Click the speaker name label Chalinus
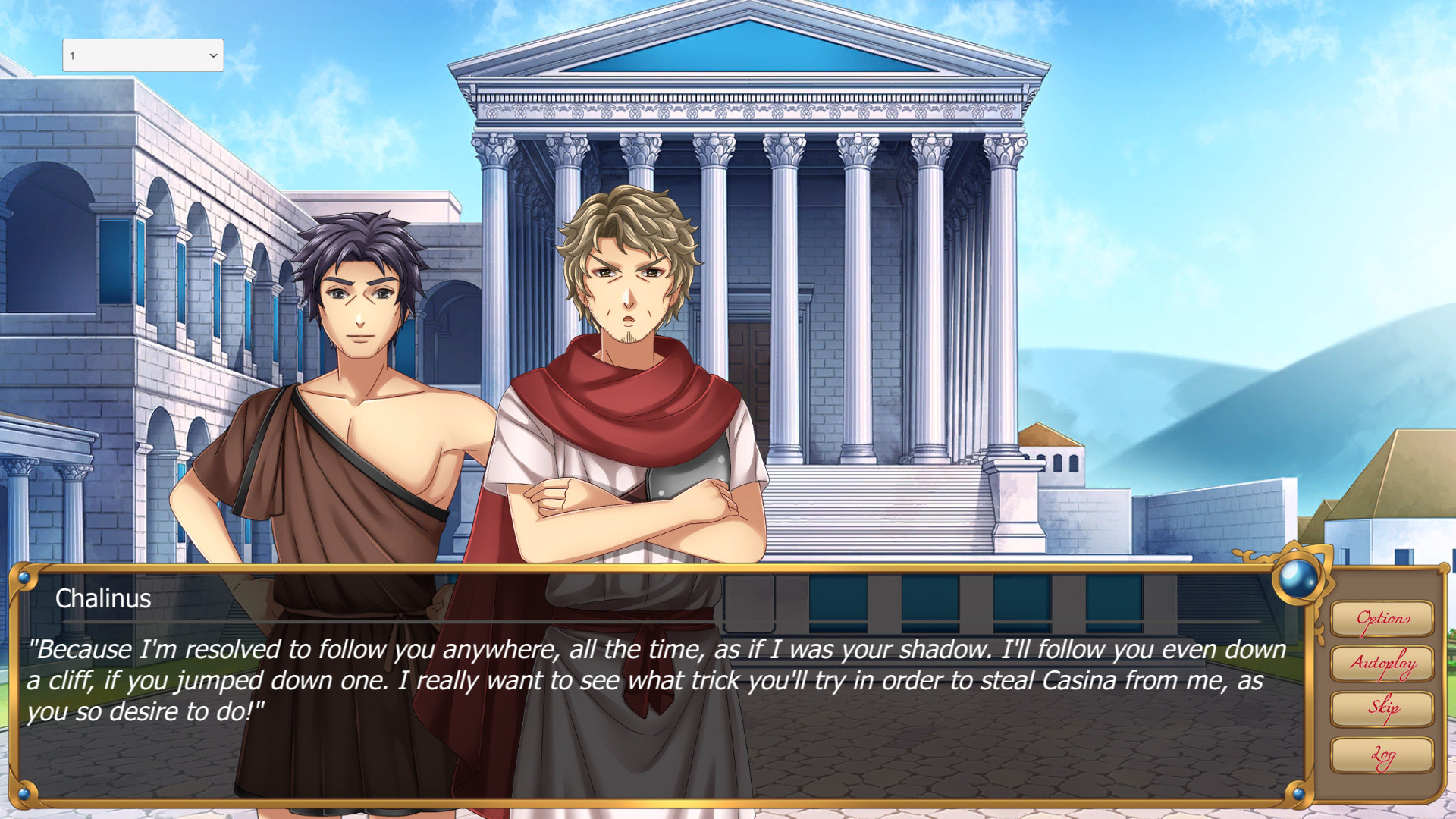Screen dimensions: 1456x819 pos(102,599)
